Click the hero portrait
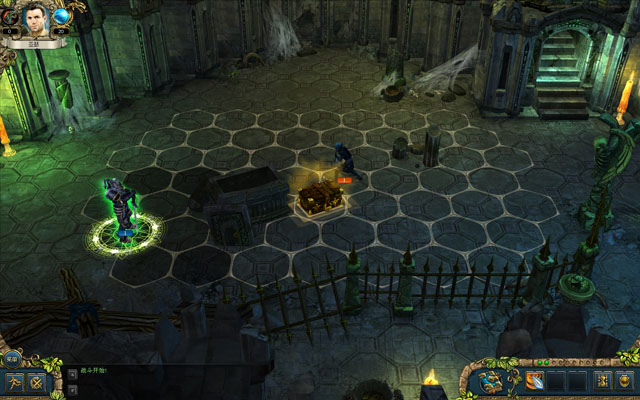640x400 pixels. point(37,17)
